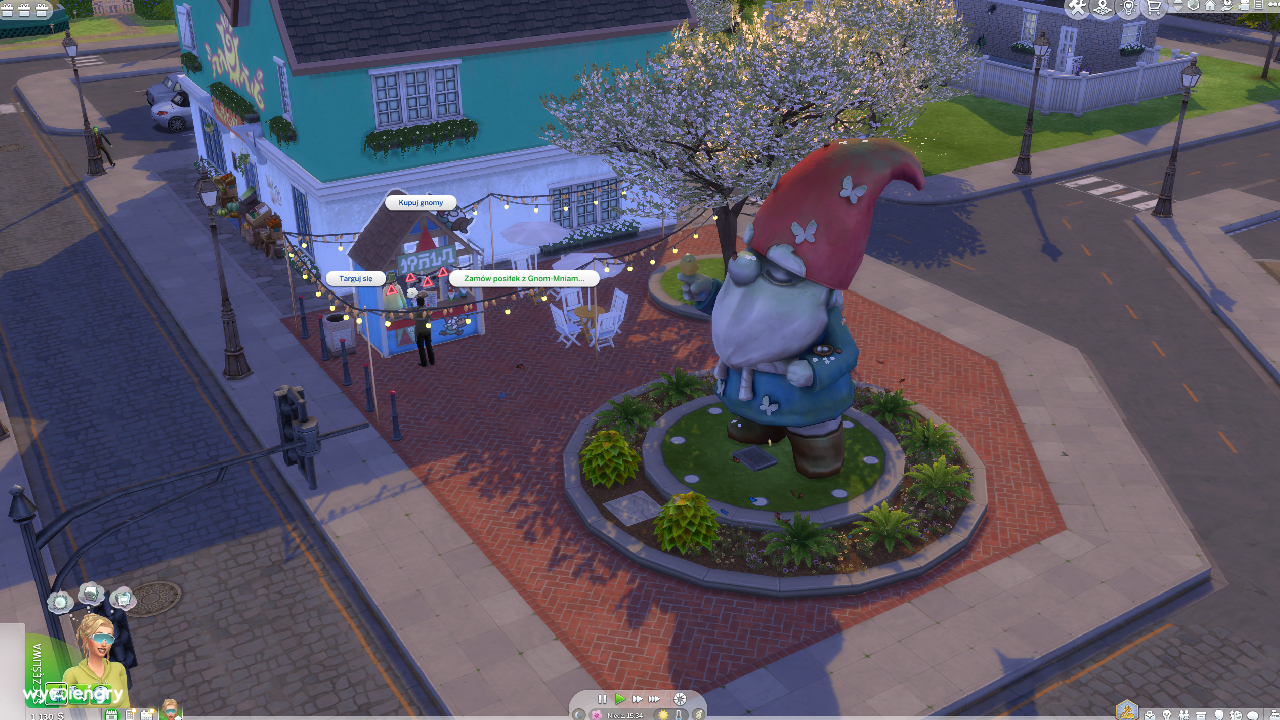Collapse the top toolbar with the down chevron

click(1176, 8)
